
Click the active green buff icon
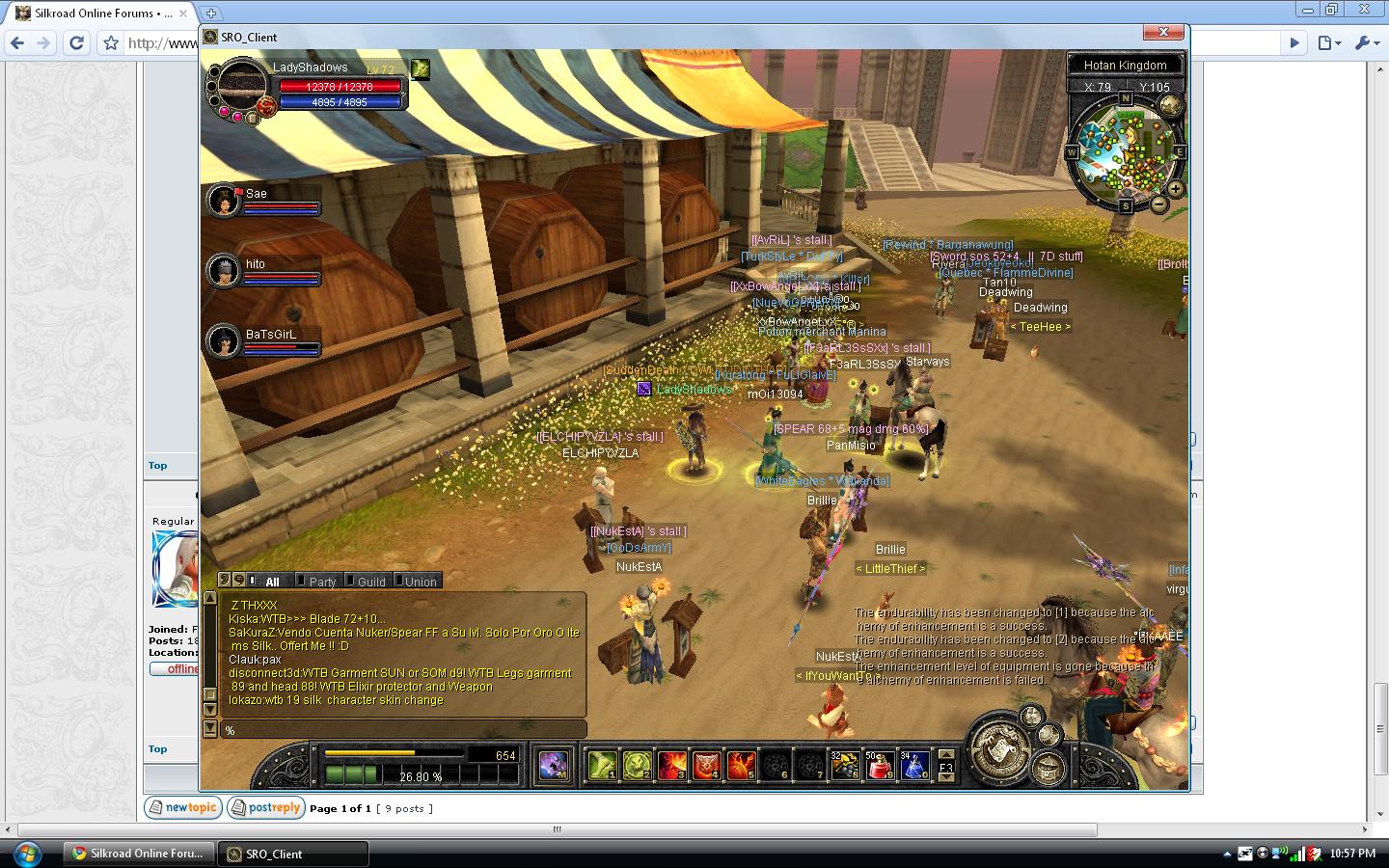[x=420, y=68]
